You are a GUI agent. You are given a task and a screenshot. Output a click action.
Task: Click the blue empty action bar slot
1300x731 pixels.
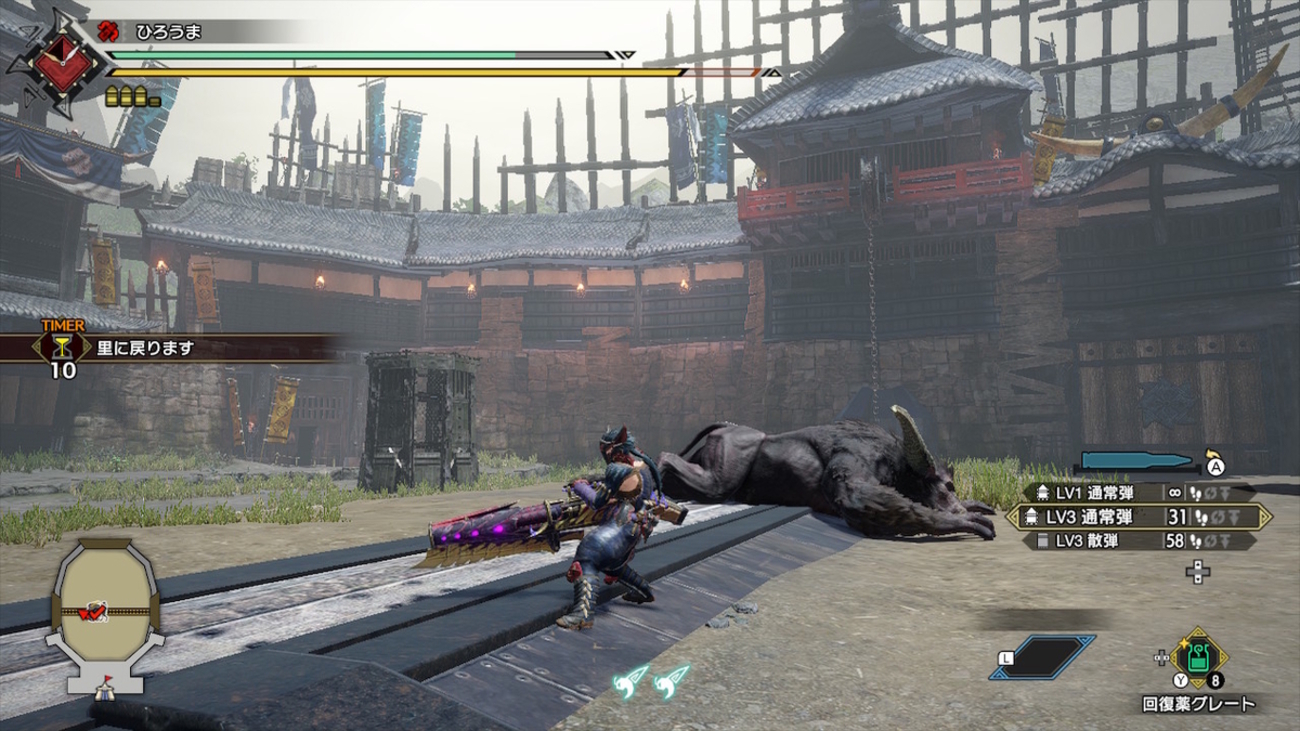1042,657
